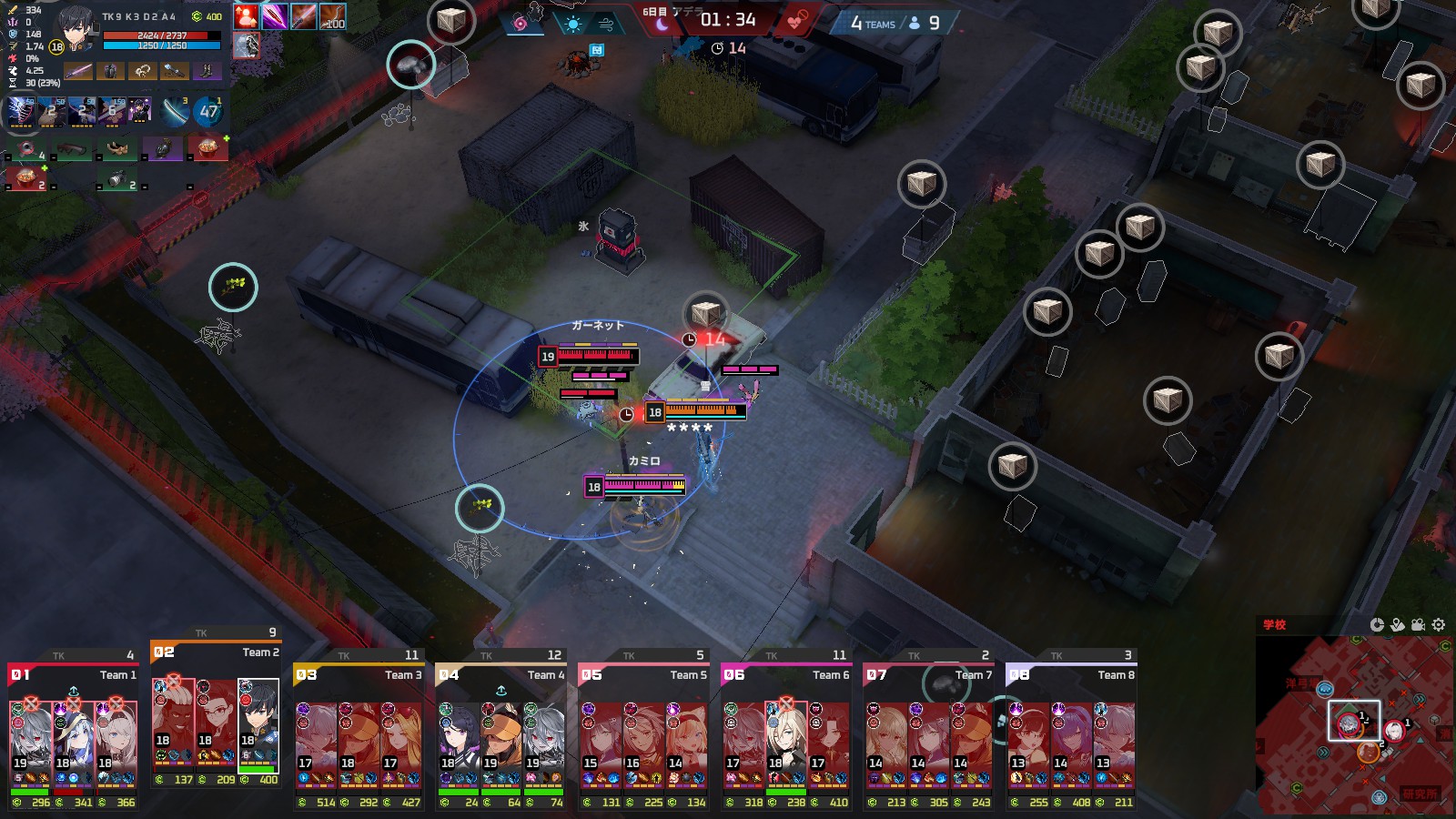This screenshot has width=1456, height=819.
Task: Click the map pin icon above minimap
Action: point(1398,624)
